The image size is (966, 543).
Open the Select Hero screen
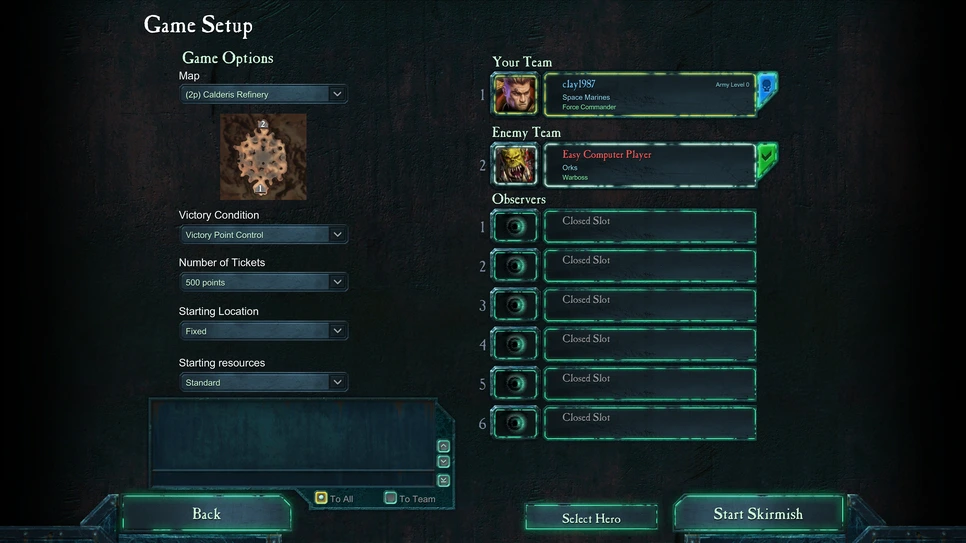point(591,518)
